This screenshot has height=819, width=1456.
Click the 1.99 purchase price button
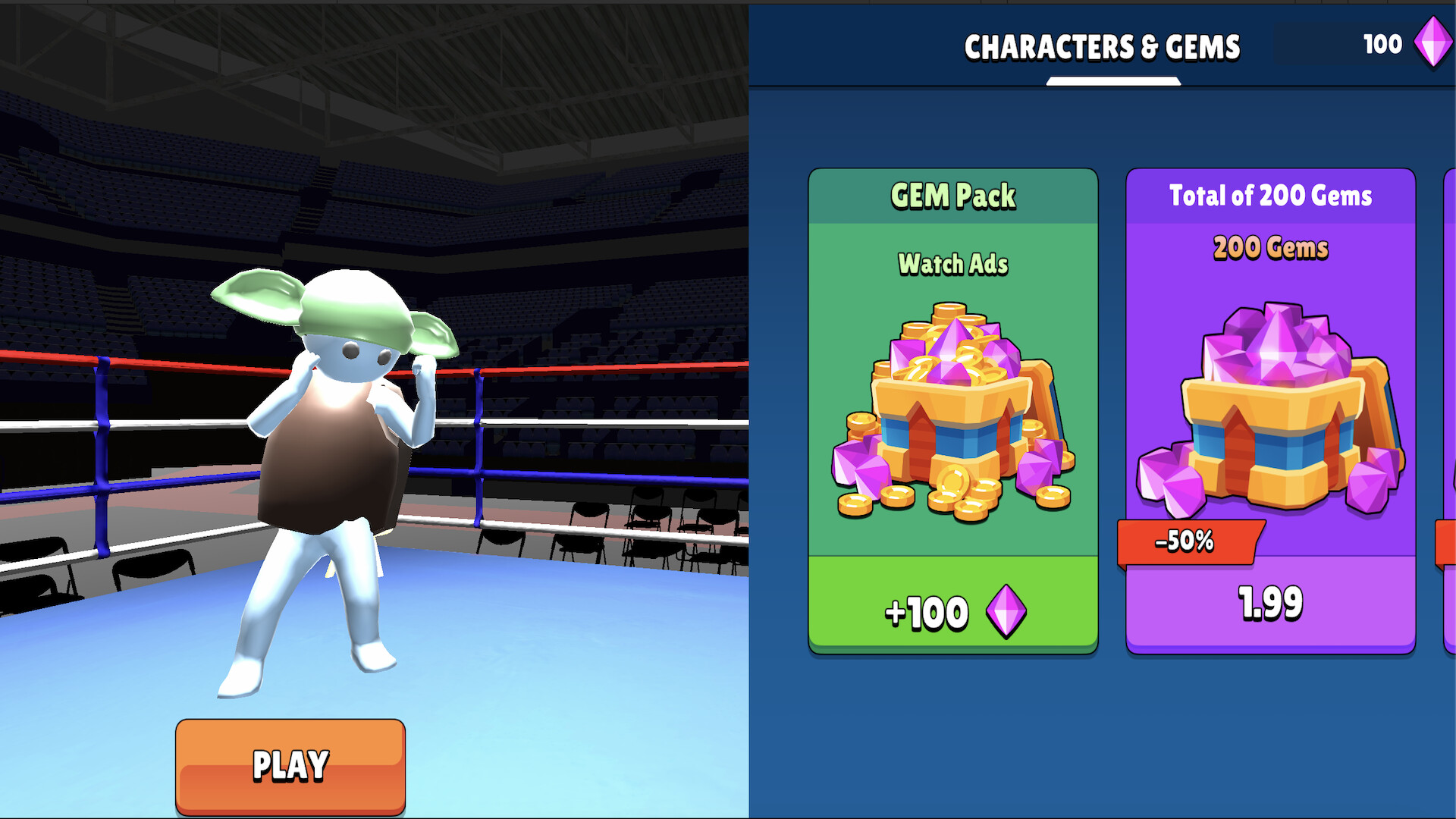pyautogui.click(x=1270, y=601)
